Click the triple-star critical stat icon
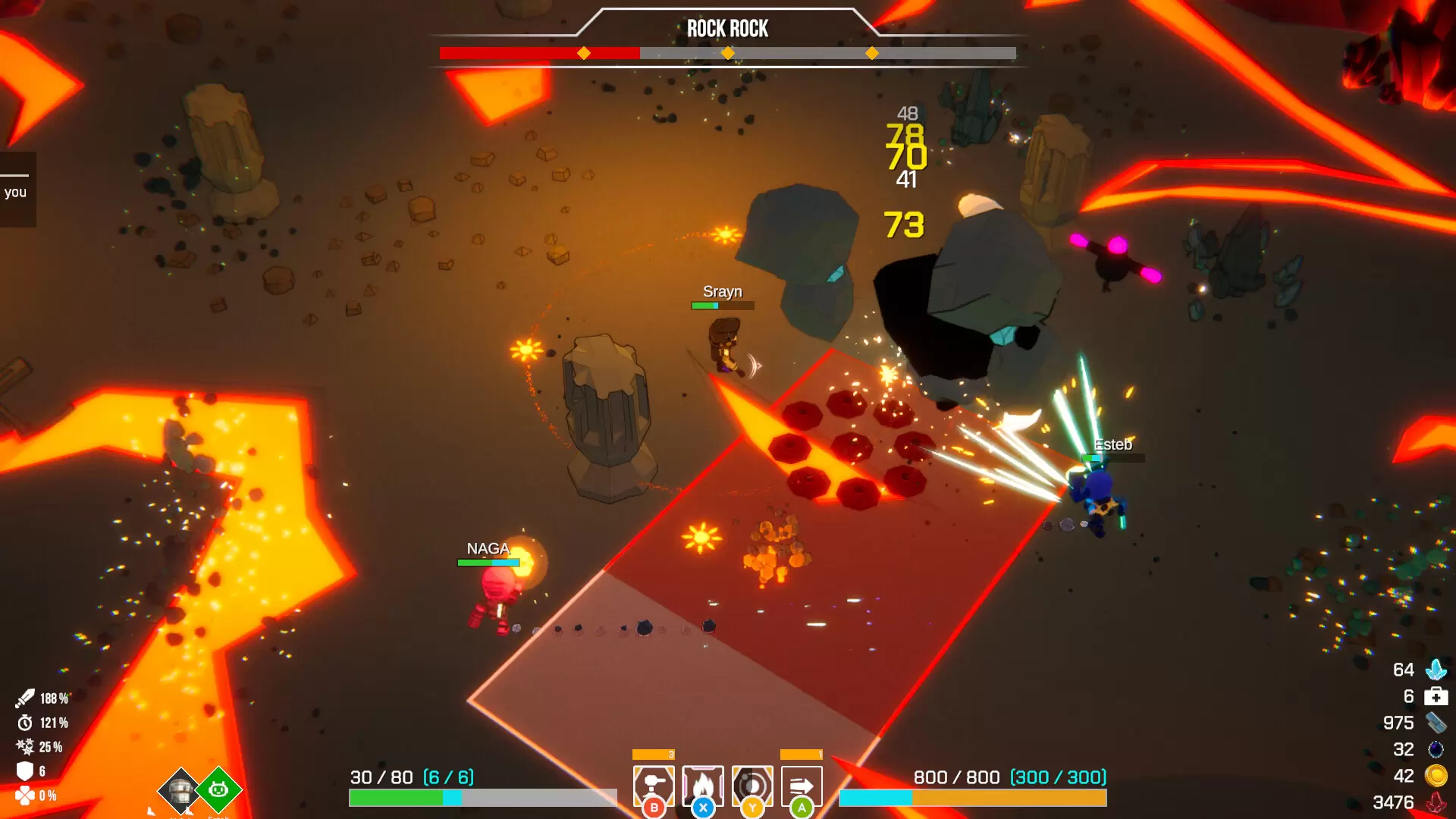Viewport: 1456px width, 819px height. (x=25, y=747)
